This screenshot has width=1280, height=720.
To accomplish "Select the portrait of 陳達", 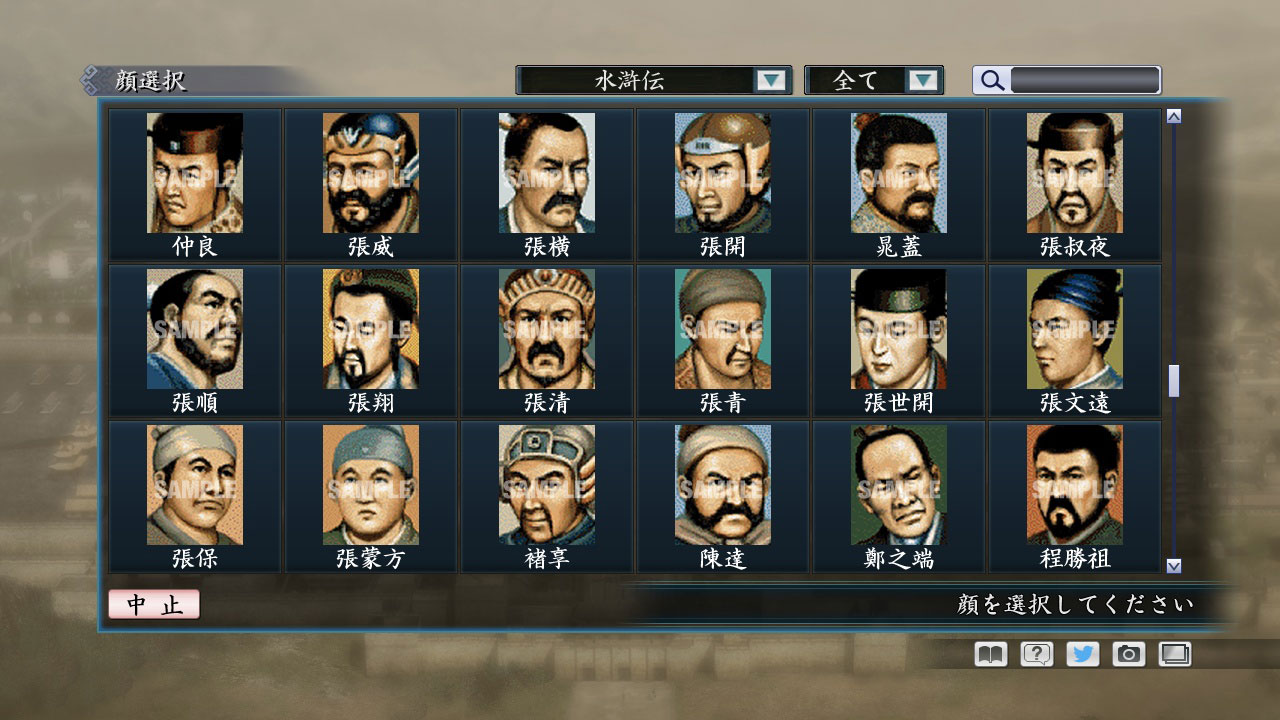I will pyautogui.click(x=722, y=484).
